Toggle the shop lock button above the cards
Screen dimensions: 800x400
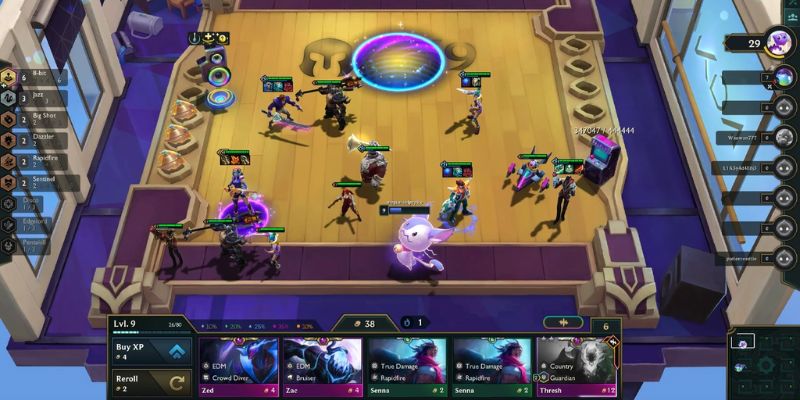click(x=562, y=323)
